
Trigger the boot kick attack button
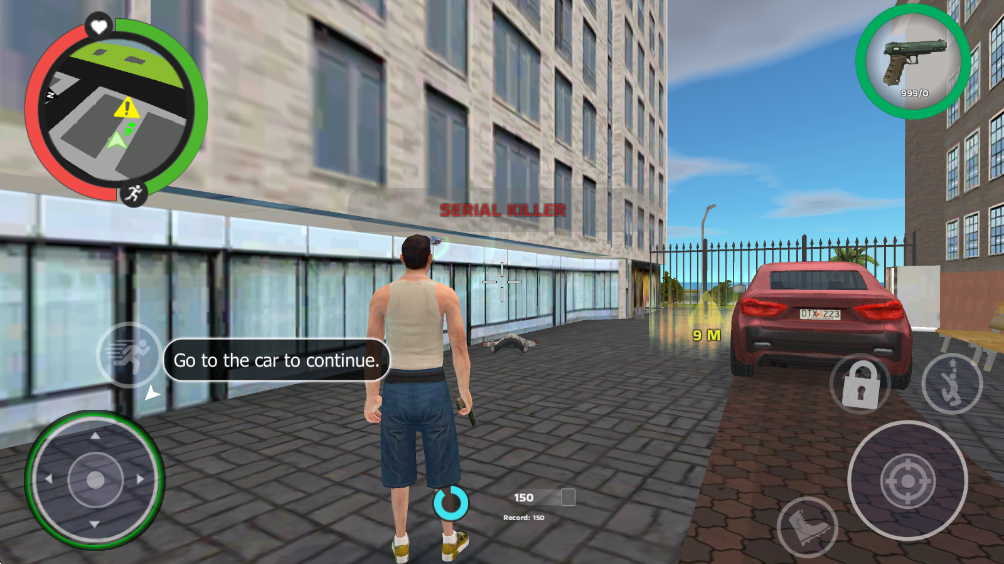pos(807,526)
